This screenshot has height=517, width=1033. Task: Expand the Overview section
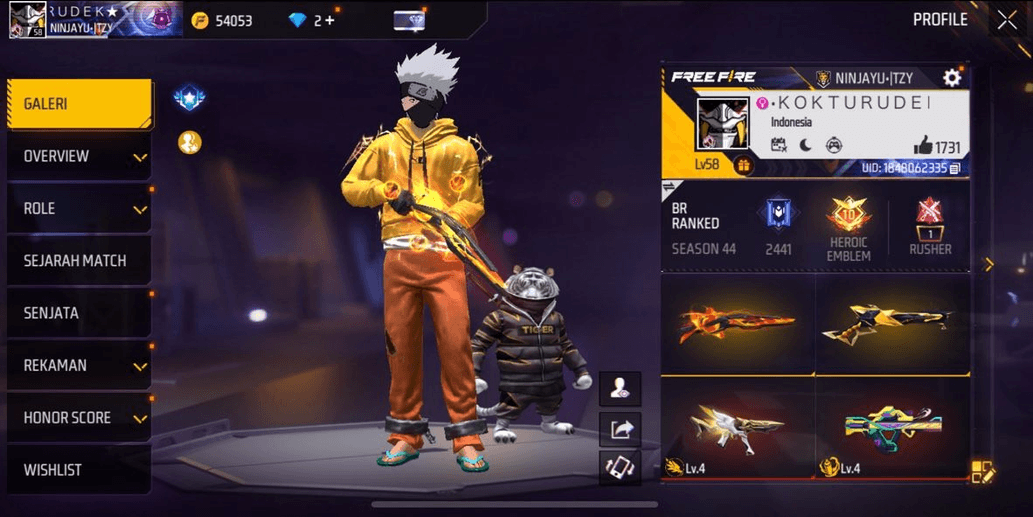(79, 156)
